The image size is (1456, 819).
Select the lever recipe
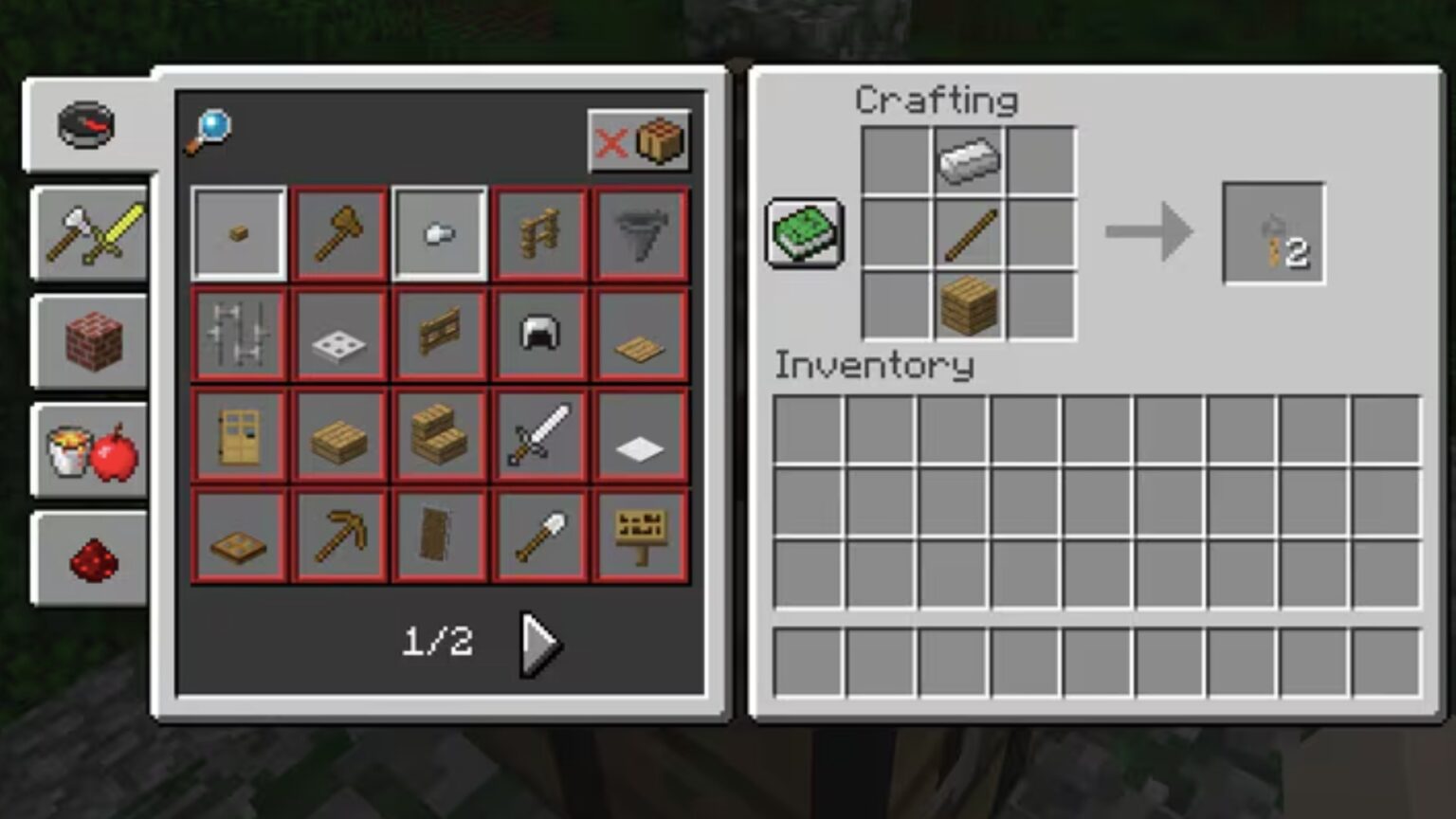click(x=439, y=233)
